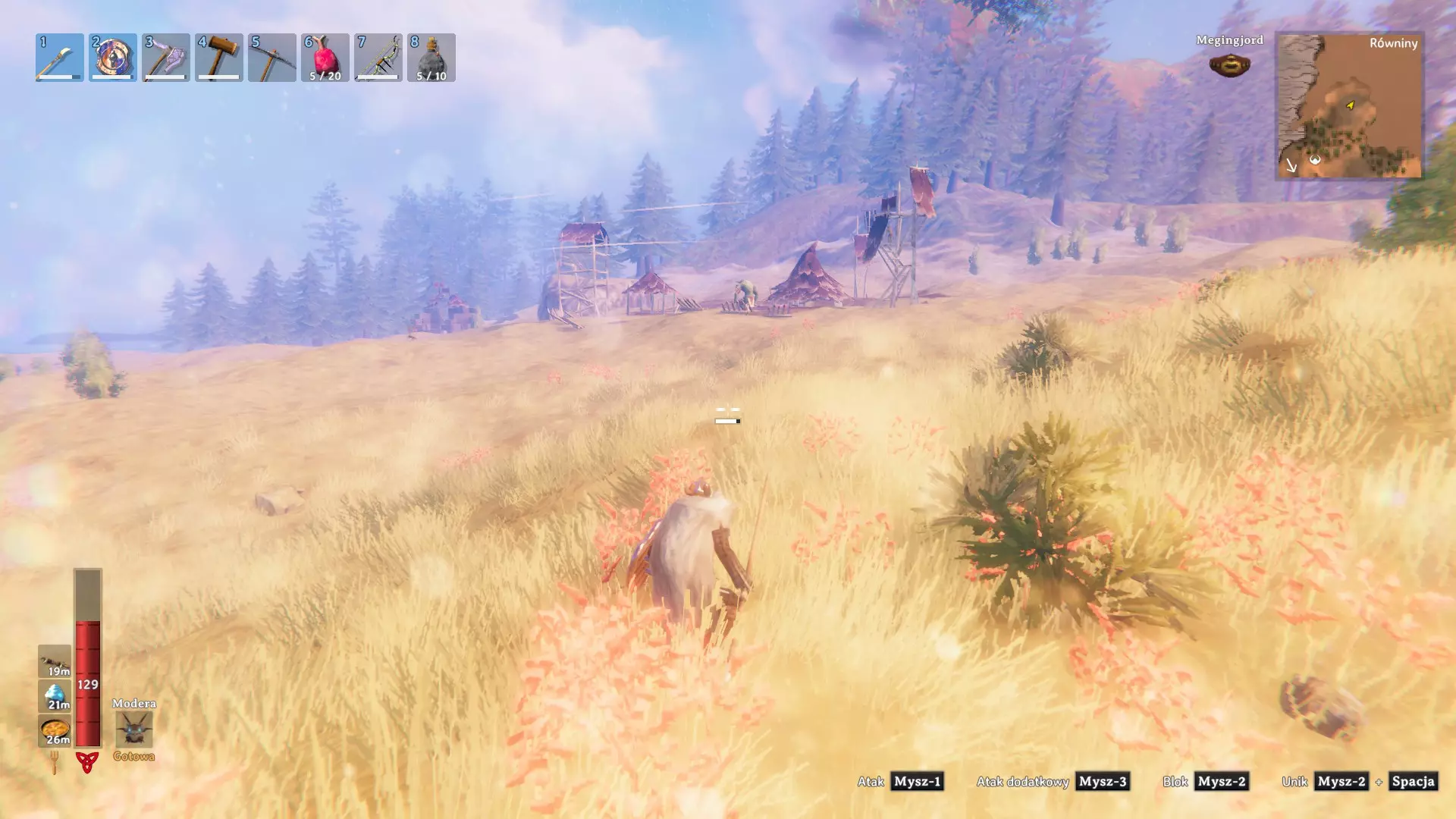The image size is (1456, 819).
Task: Select the bow in slot 7
Action: (x=378, y=58)
